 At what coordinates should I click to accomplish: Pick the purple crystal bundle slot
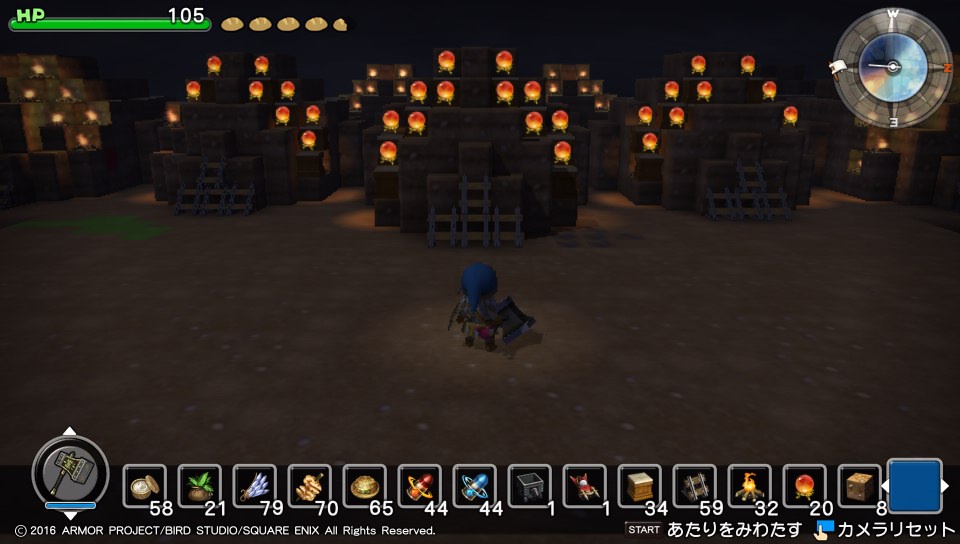pos(255,487)
